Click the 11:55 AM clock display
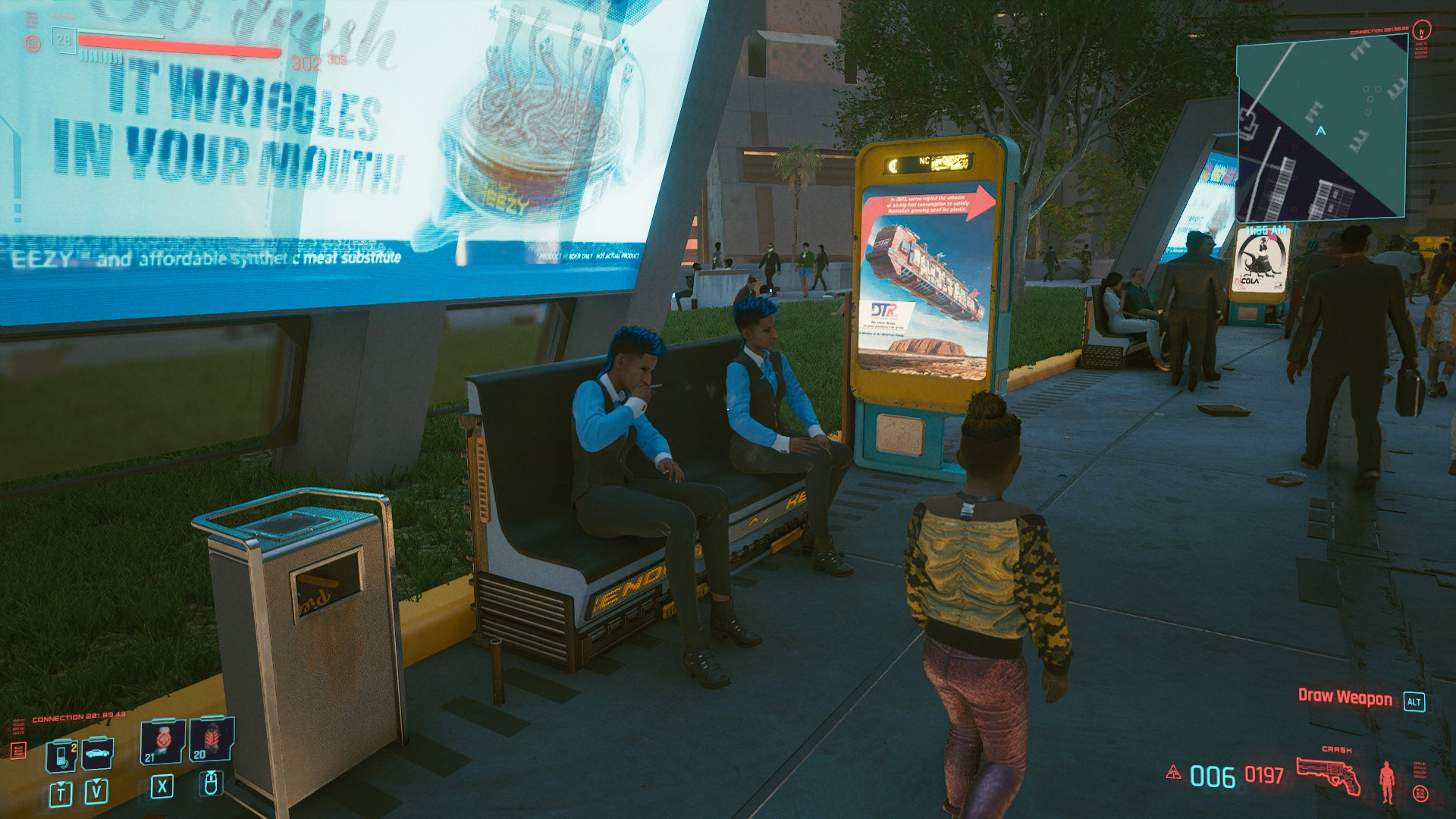The width and height of the screenshot is (1456, 819). (1266, 230)
